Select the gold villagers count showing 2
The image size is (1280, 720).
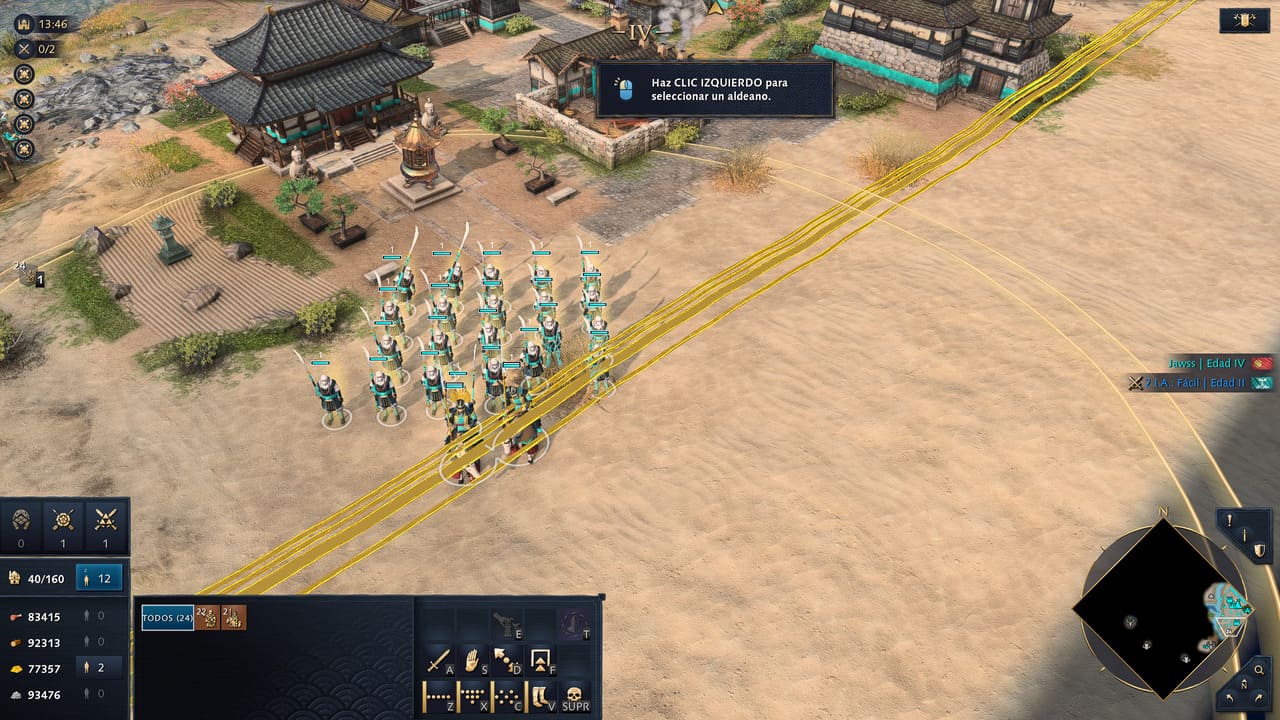pos(100,668)
